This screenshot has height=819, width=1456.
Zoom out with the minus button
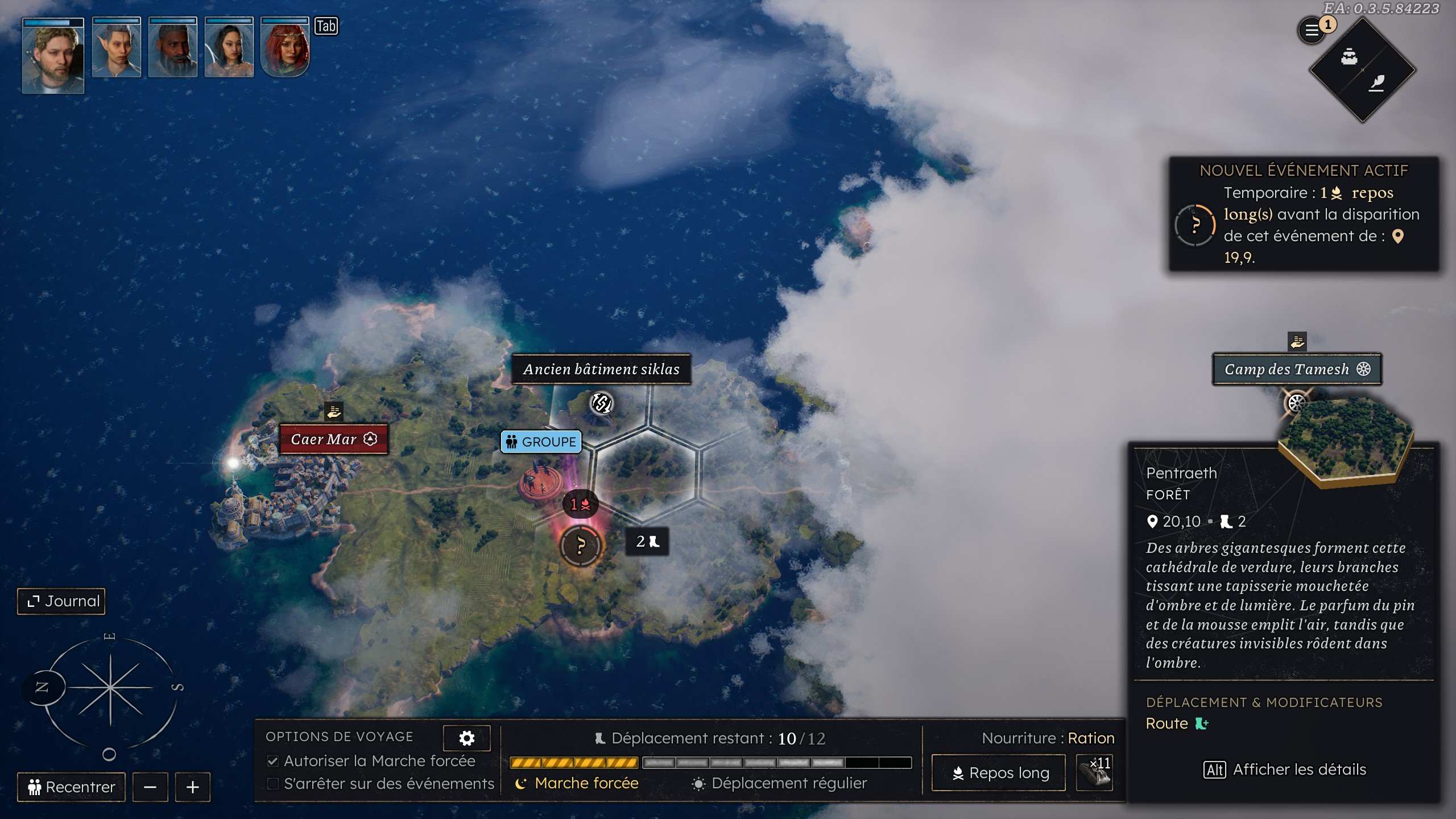tap(150, 787)
